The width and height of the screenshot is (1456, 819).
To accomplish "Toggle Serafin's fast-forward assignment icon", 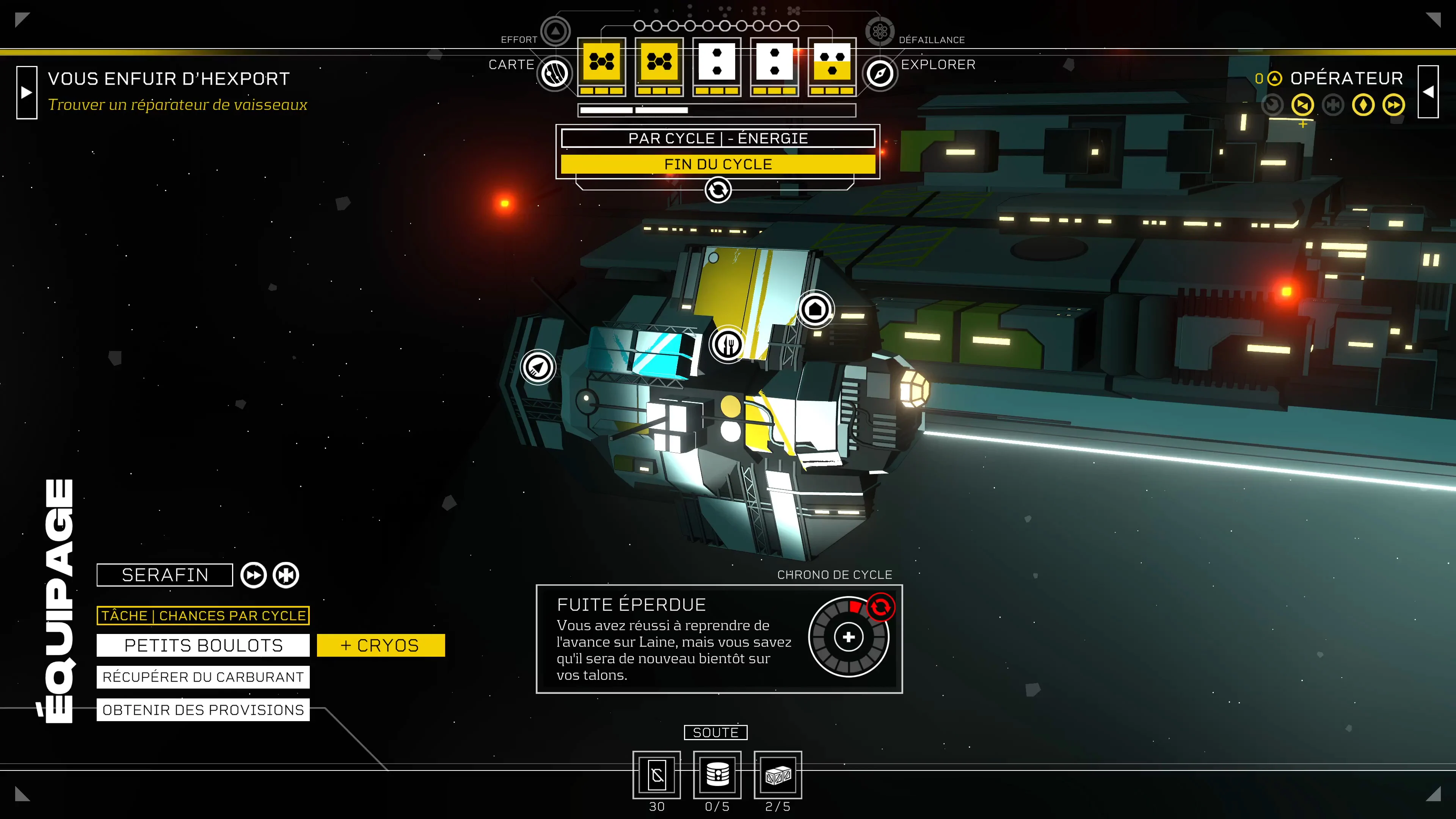I will (254, 575).
